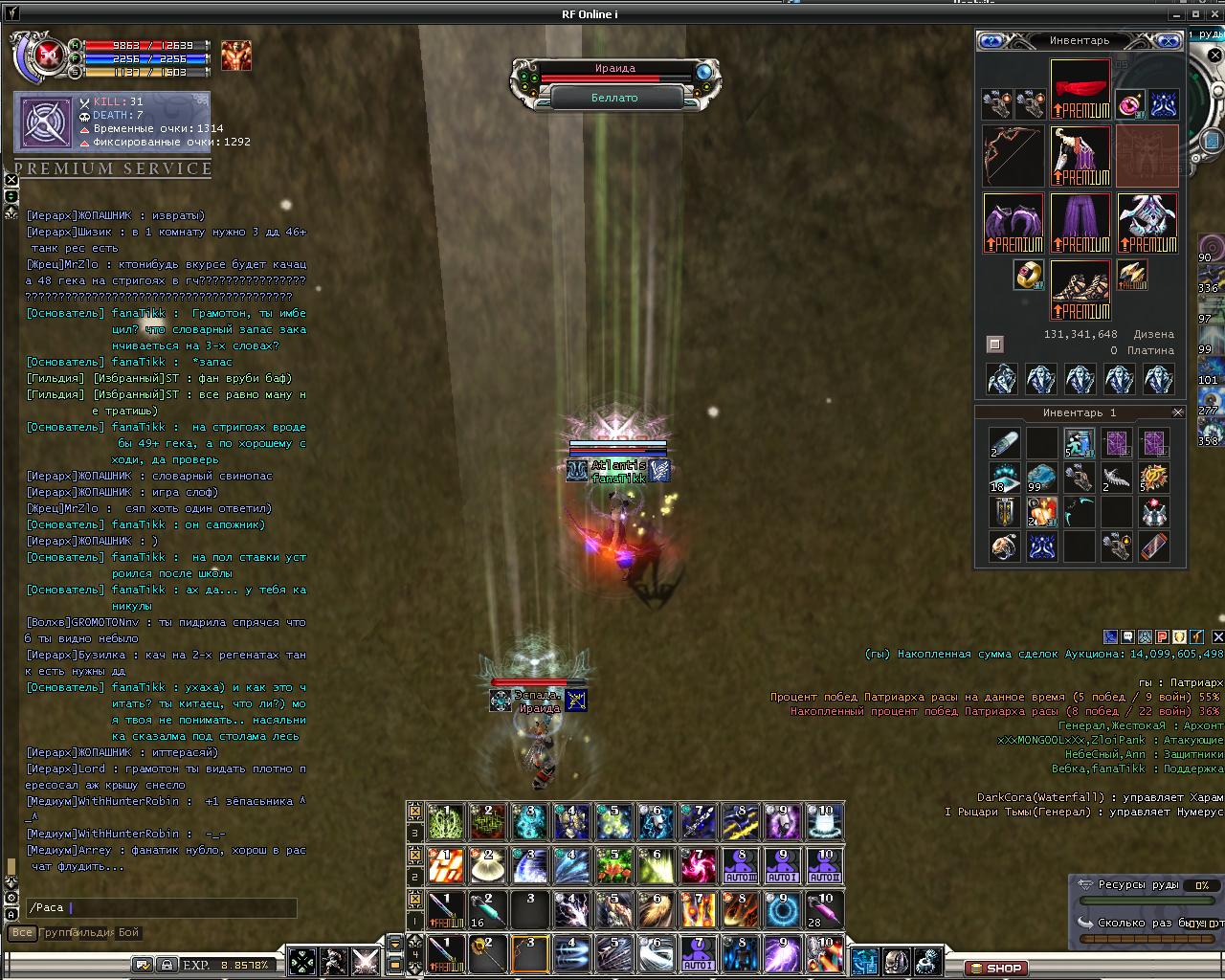The width and height of the screenshot is (1225, 980).
Task: Open the inventory help question button
Action: (x=991, y=41)
